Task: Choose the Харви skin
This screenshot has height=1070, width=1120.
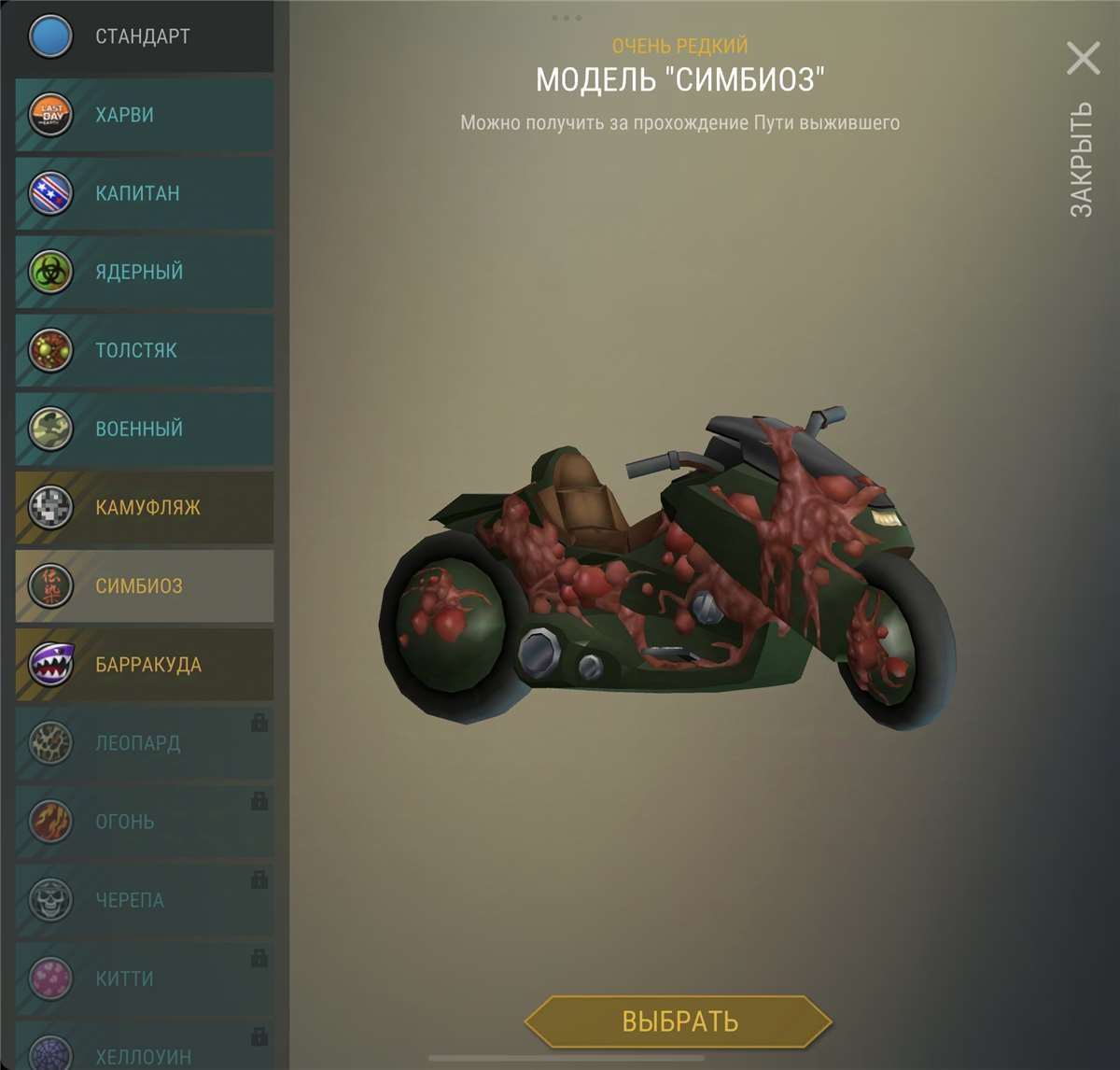Action: click(x=145, y=115)
